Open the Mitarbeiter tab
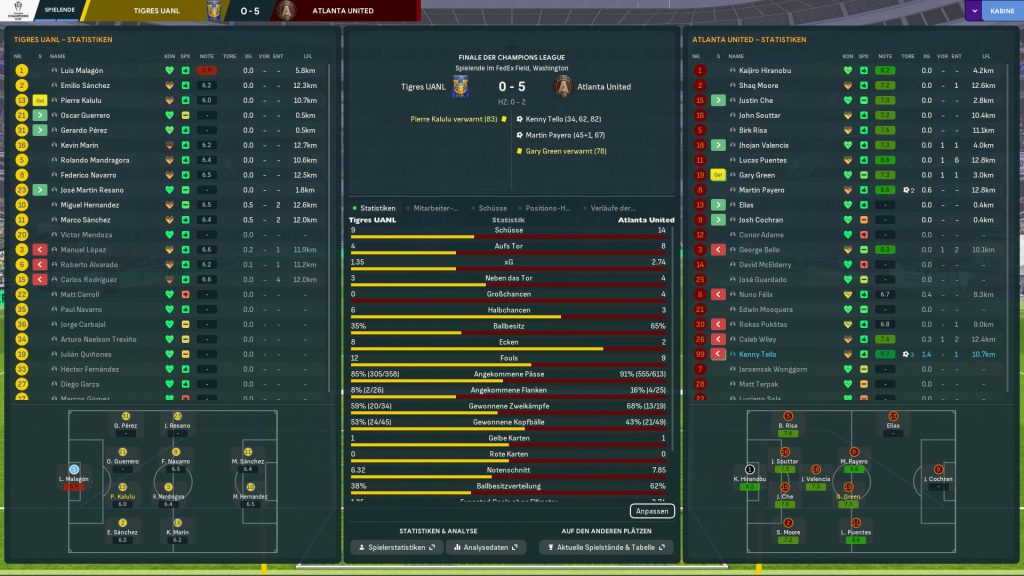 pos(435,208)
